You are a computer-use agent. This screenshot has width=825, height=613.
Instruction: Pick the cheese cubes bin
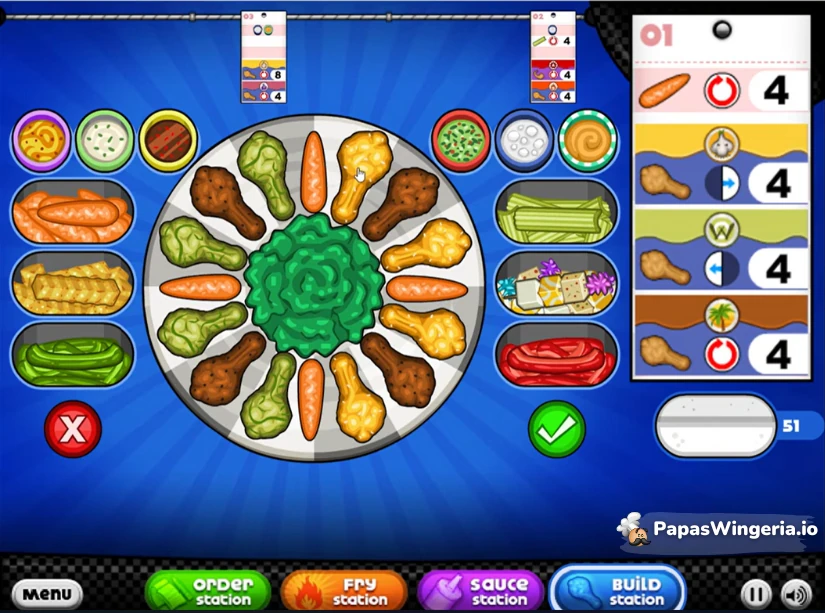(x=556, y=284)
